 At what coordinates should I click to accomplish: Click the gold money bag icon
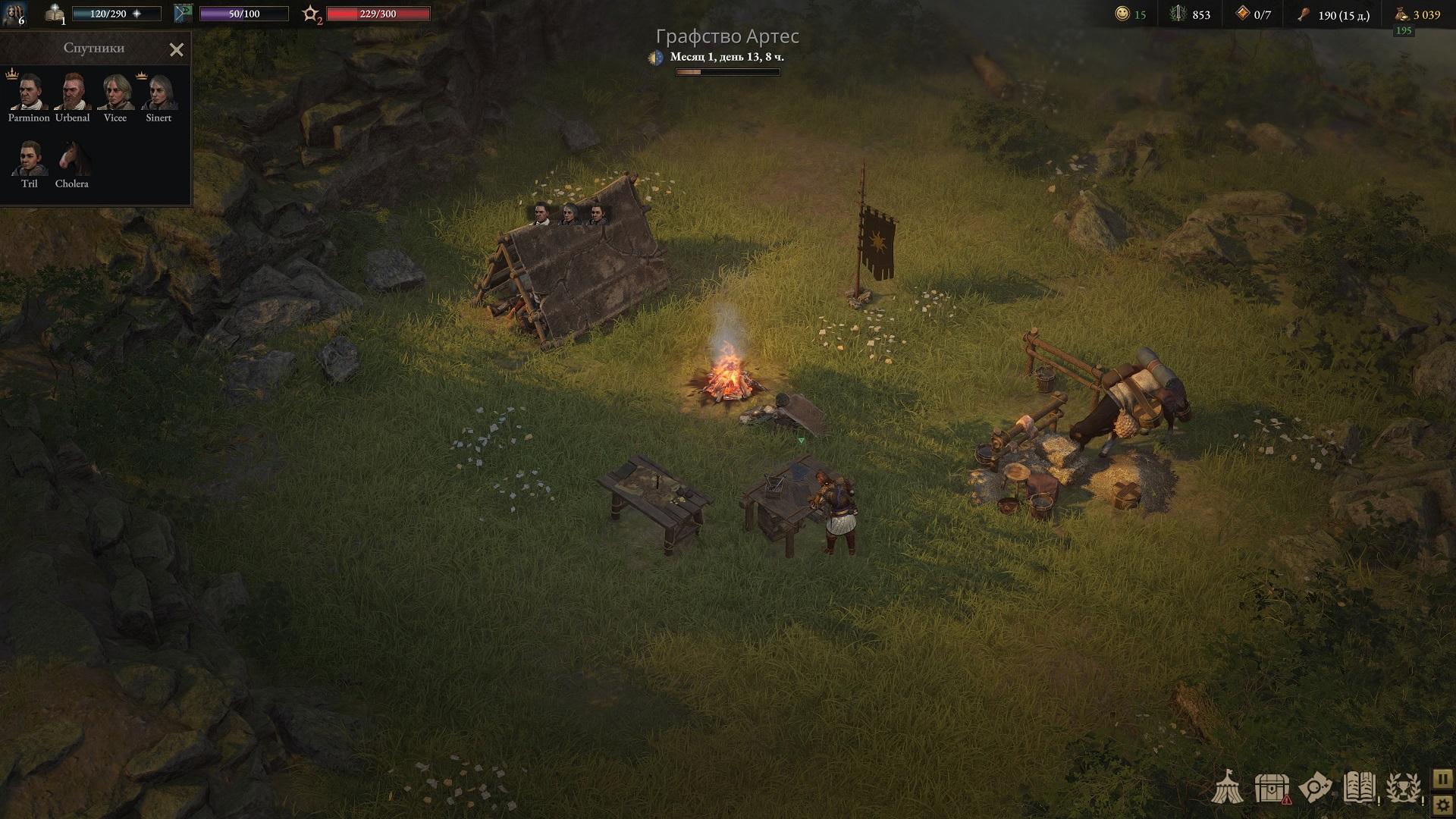pos(1401,14)
